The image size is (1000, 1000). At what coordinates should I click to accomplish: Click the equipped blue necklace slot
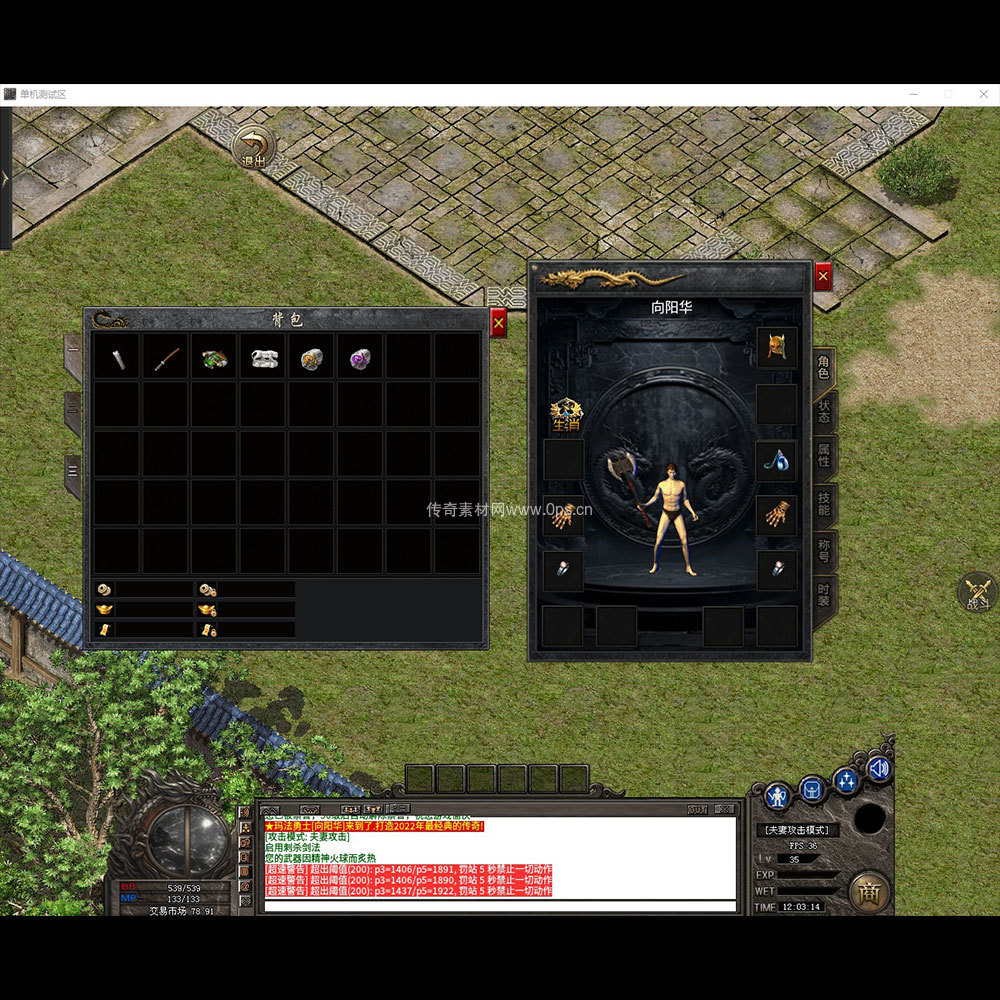tap(776, 460)
